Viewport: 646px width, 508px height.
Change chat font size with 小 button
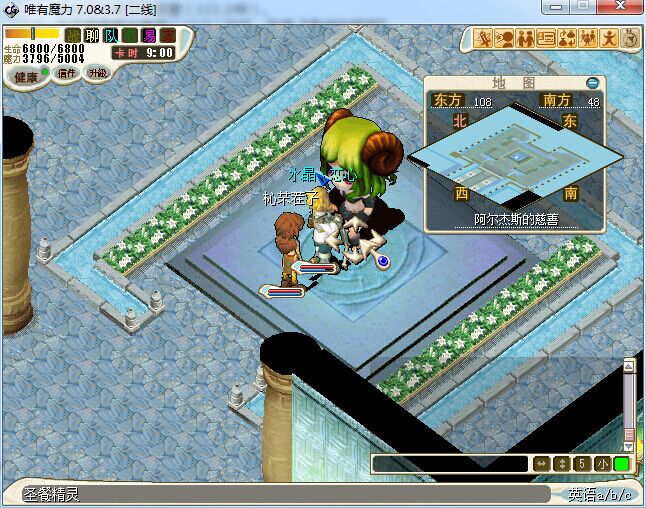coord(602,464)
